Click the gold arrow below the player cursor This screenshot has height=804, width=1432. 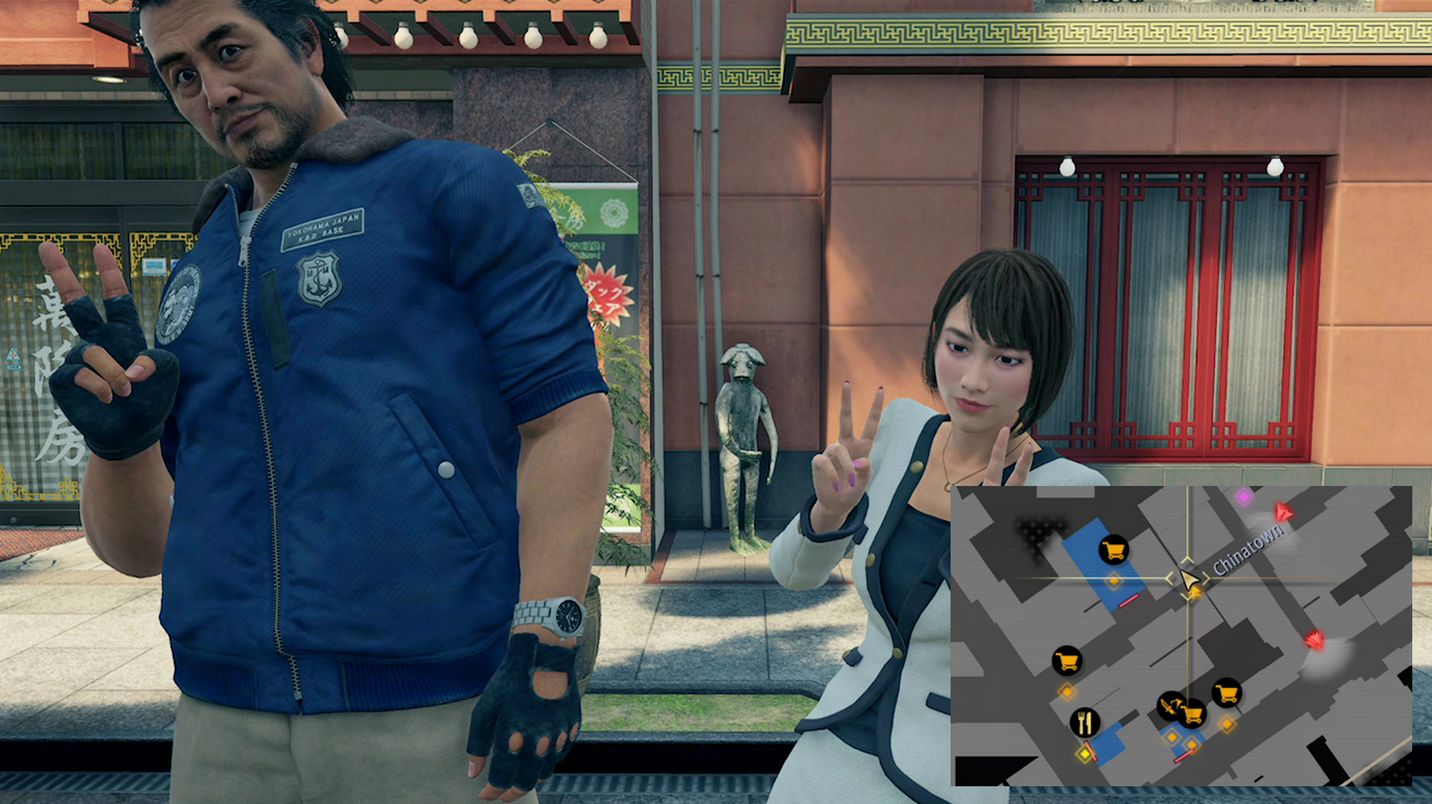coord(1195,593)
